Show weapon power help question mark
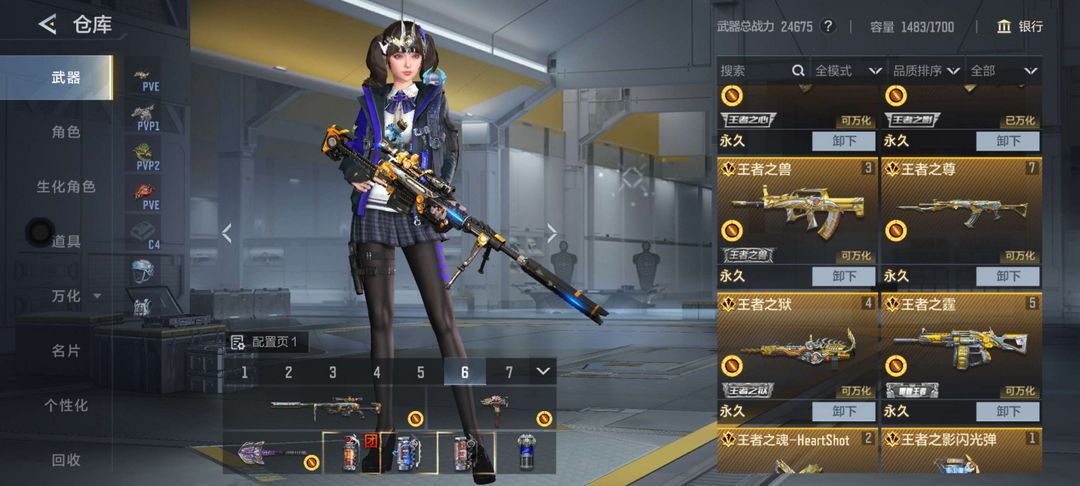Viewport: 1080px width, 486px height. 827,26
